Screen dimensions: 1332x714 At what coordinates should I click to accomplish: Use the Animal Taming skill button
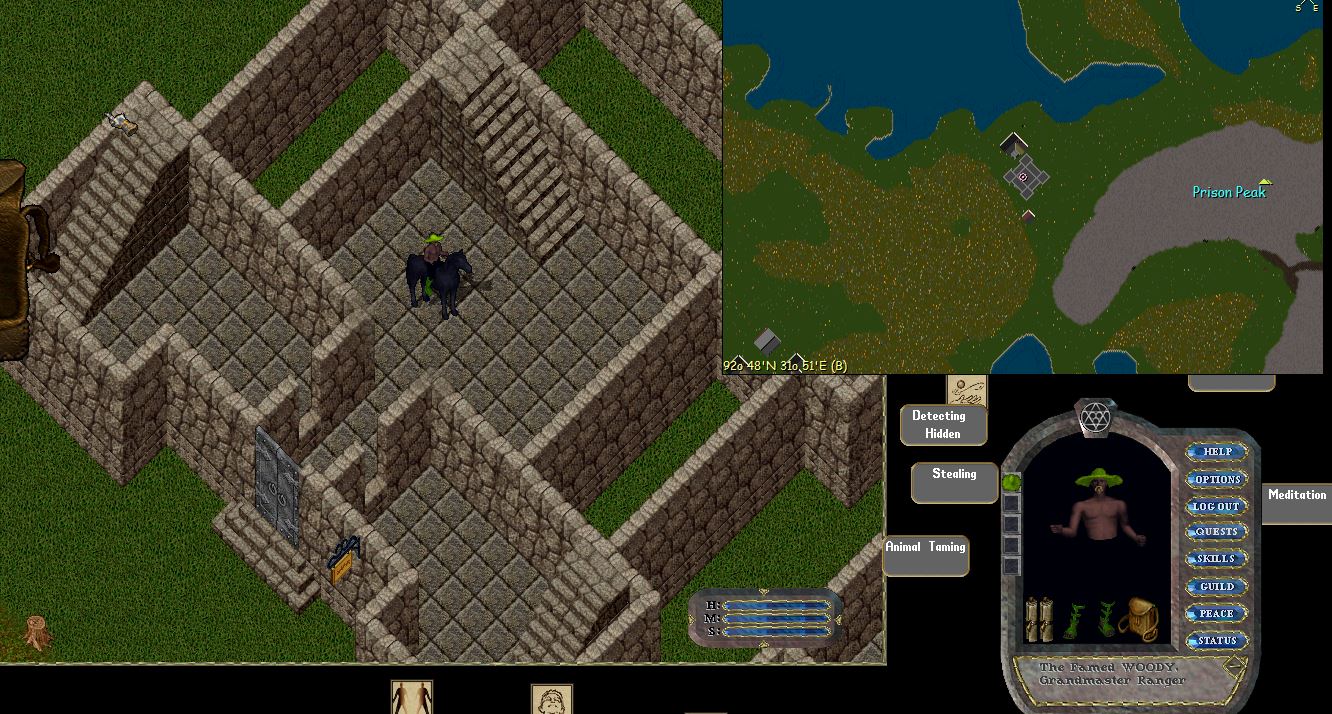point(925,554)
